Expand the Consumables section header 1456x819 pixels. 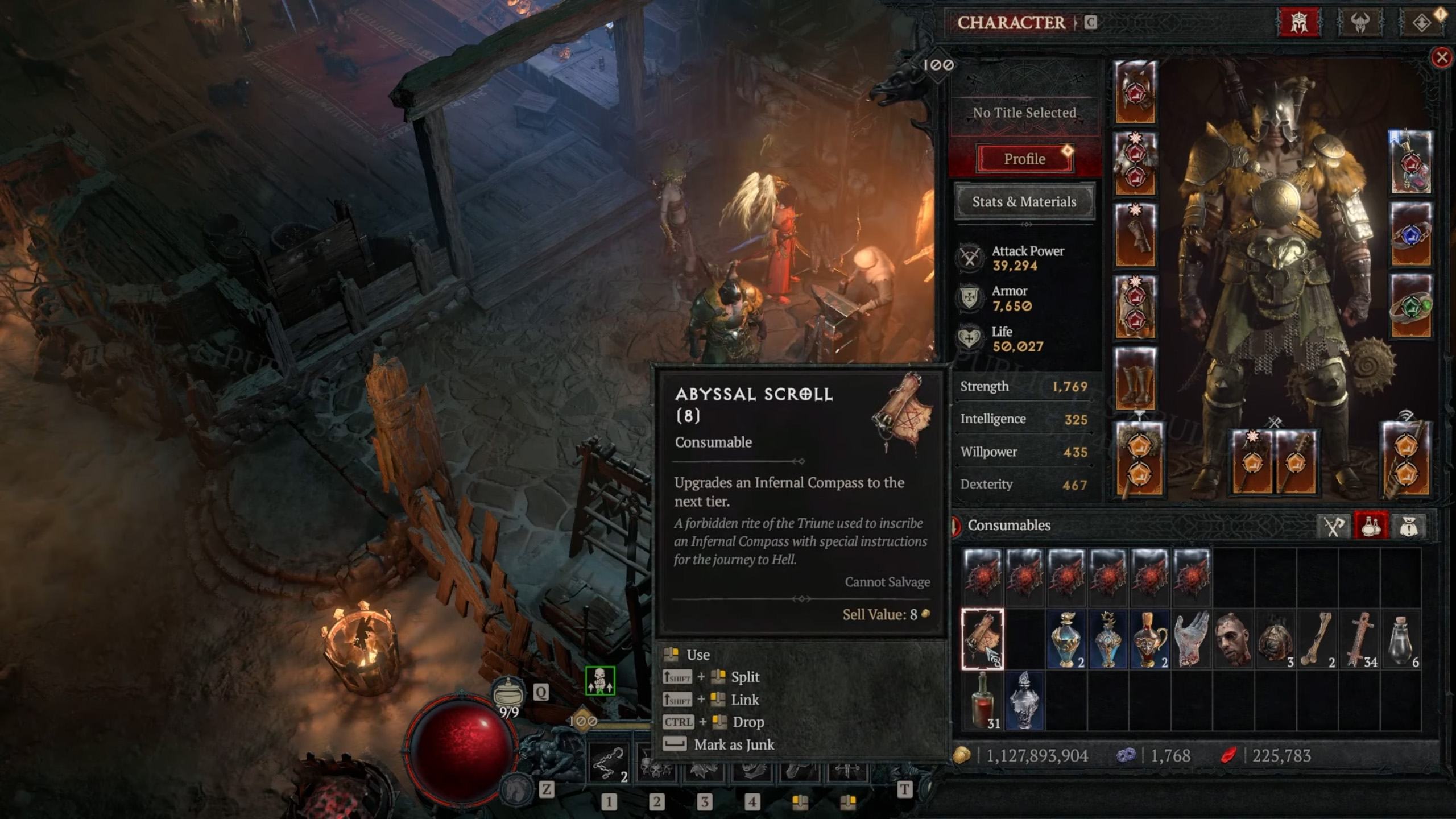(x=1010, y=526)
